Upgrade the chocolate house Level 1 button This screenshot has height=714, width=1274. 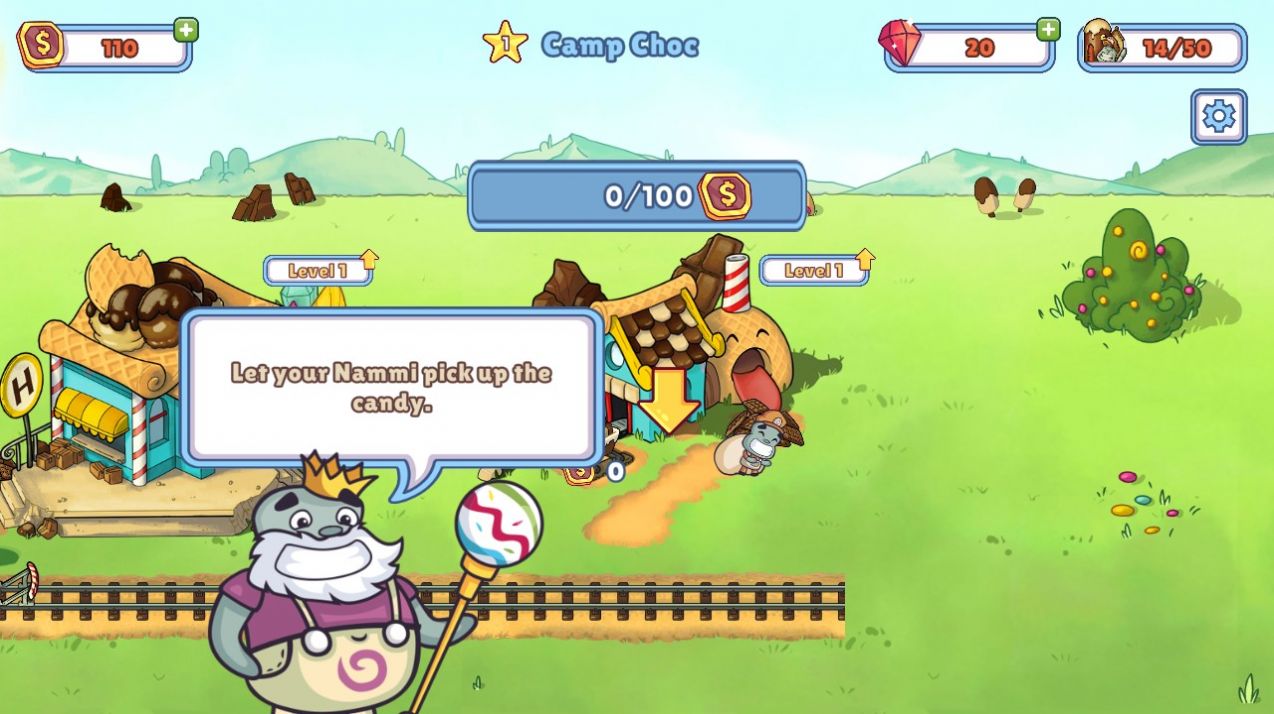pos(816,270)
